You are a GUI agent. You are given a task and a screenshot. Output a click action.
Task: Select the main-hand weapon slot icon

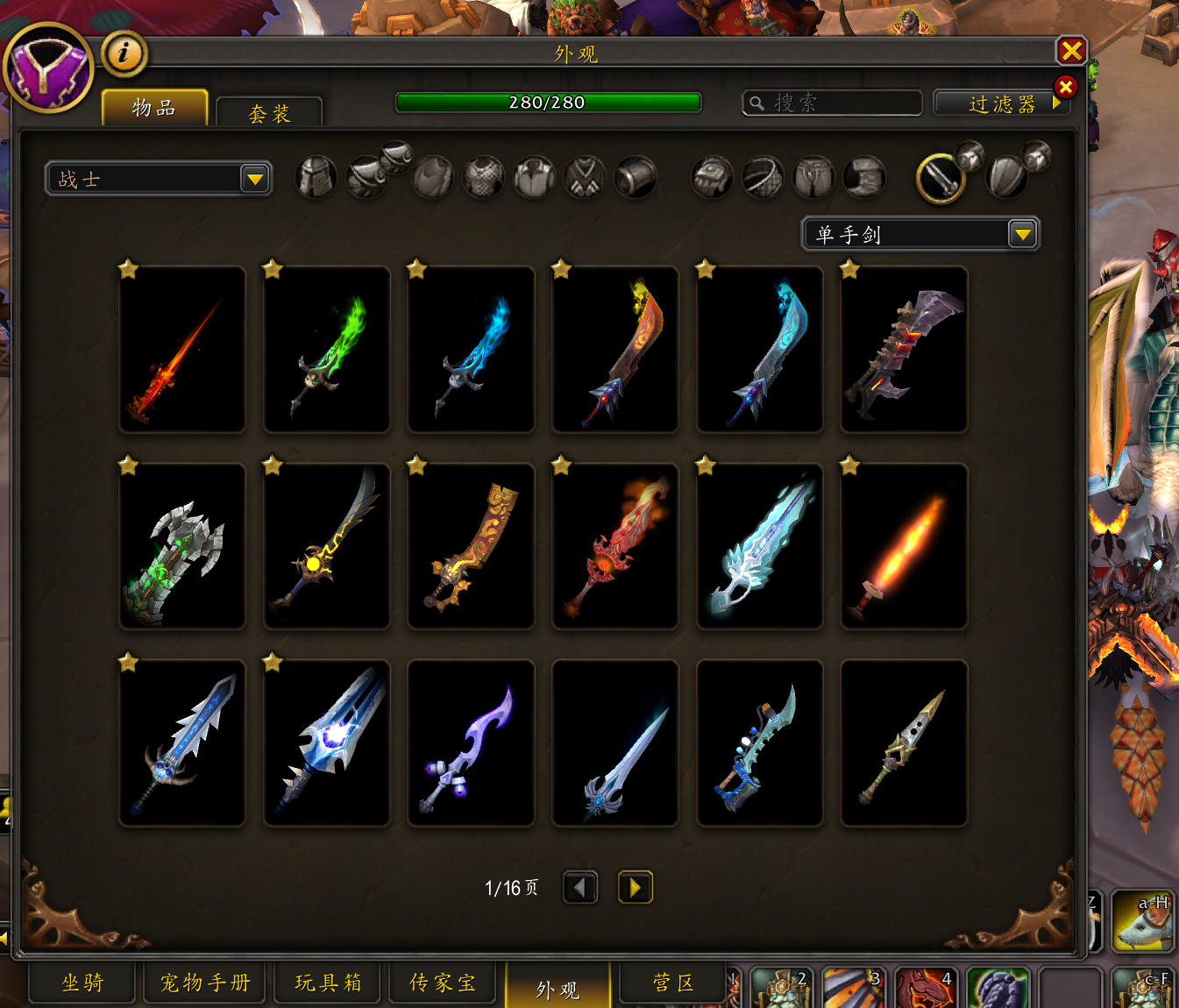coord(941,178)
